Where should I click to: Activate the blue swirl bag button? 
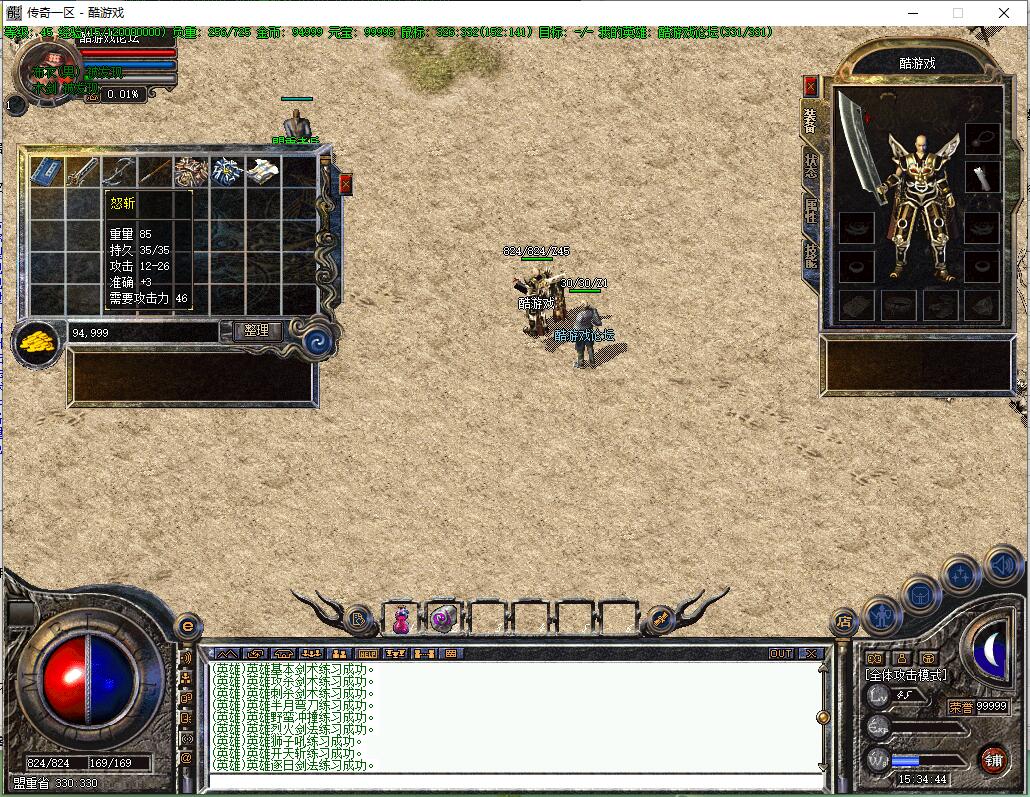(x=318, y=340)
